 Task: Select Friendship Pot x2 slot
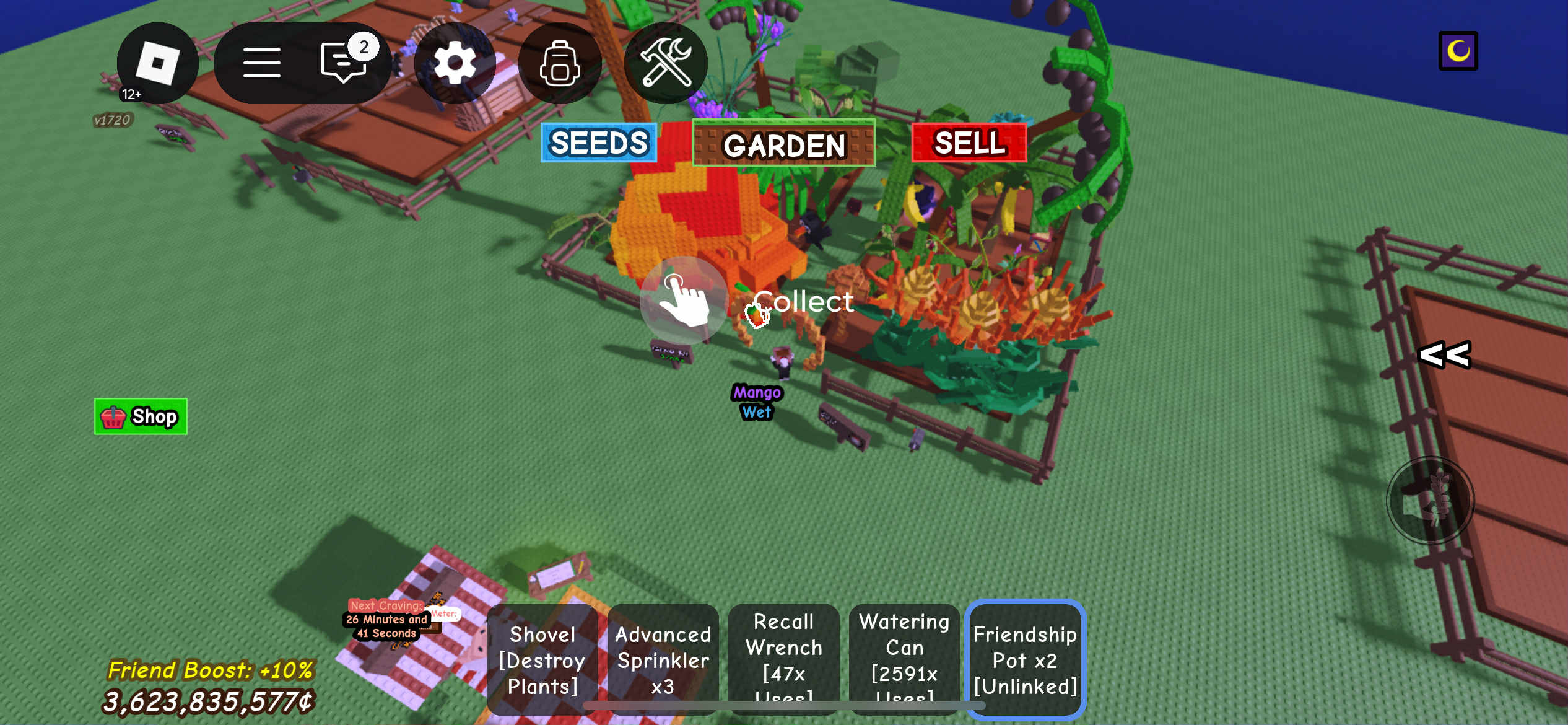pyautogui.click(x=1025, y=659)
